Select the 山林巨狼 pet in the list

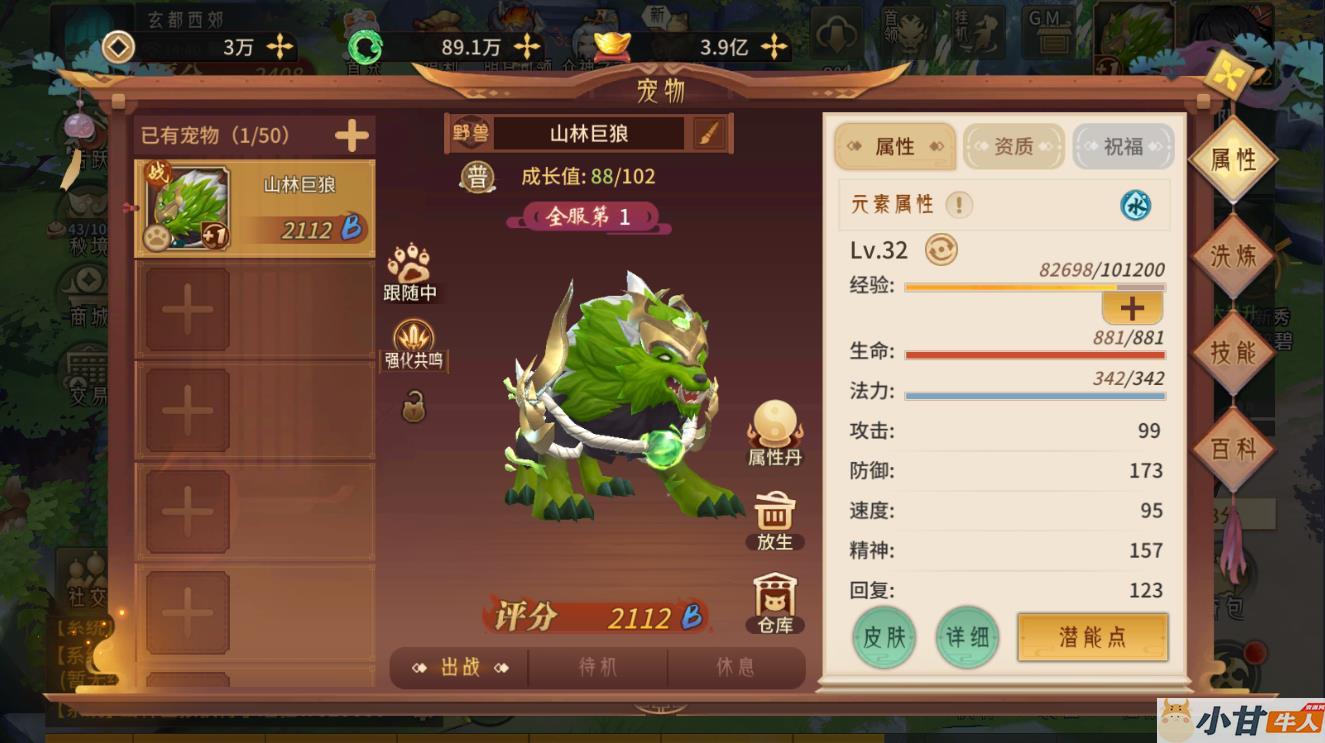pos(255,208)
